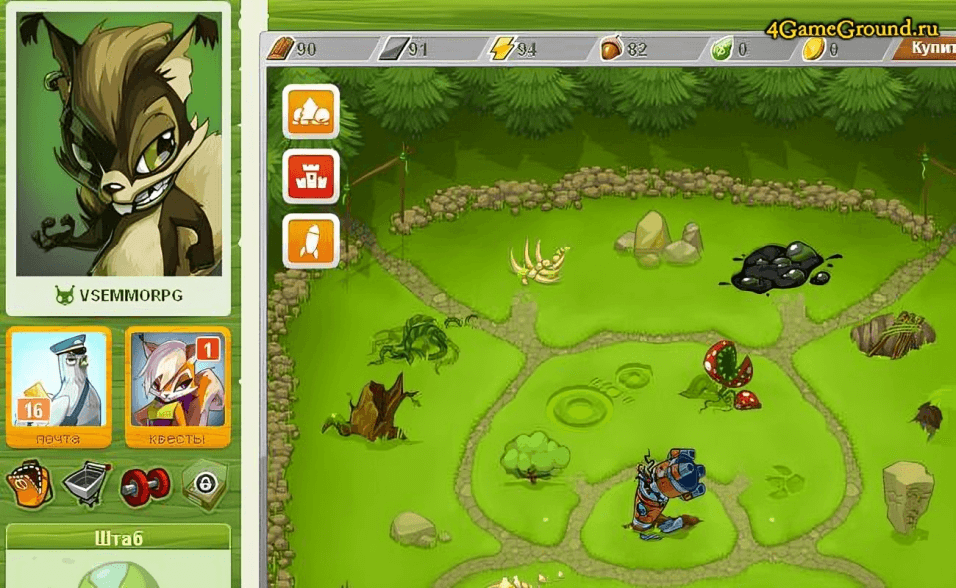Click the orange trees-and-rocks button

(x=311, y=112)
